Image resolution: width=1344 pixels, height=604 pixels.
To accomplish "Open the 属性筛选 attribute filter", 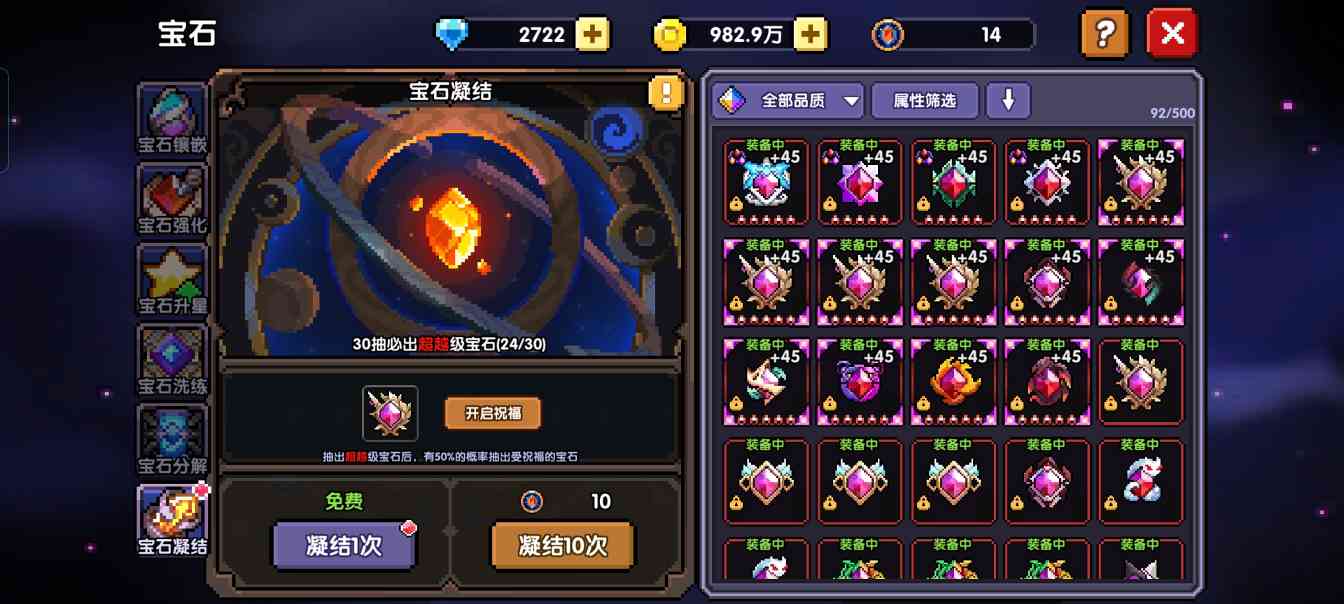I will point(924,100).
